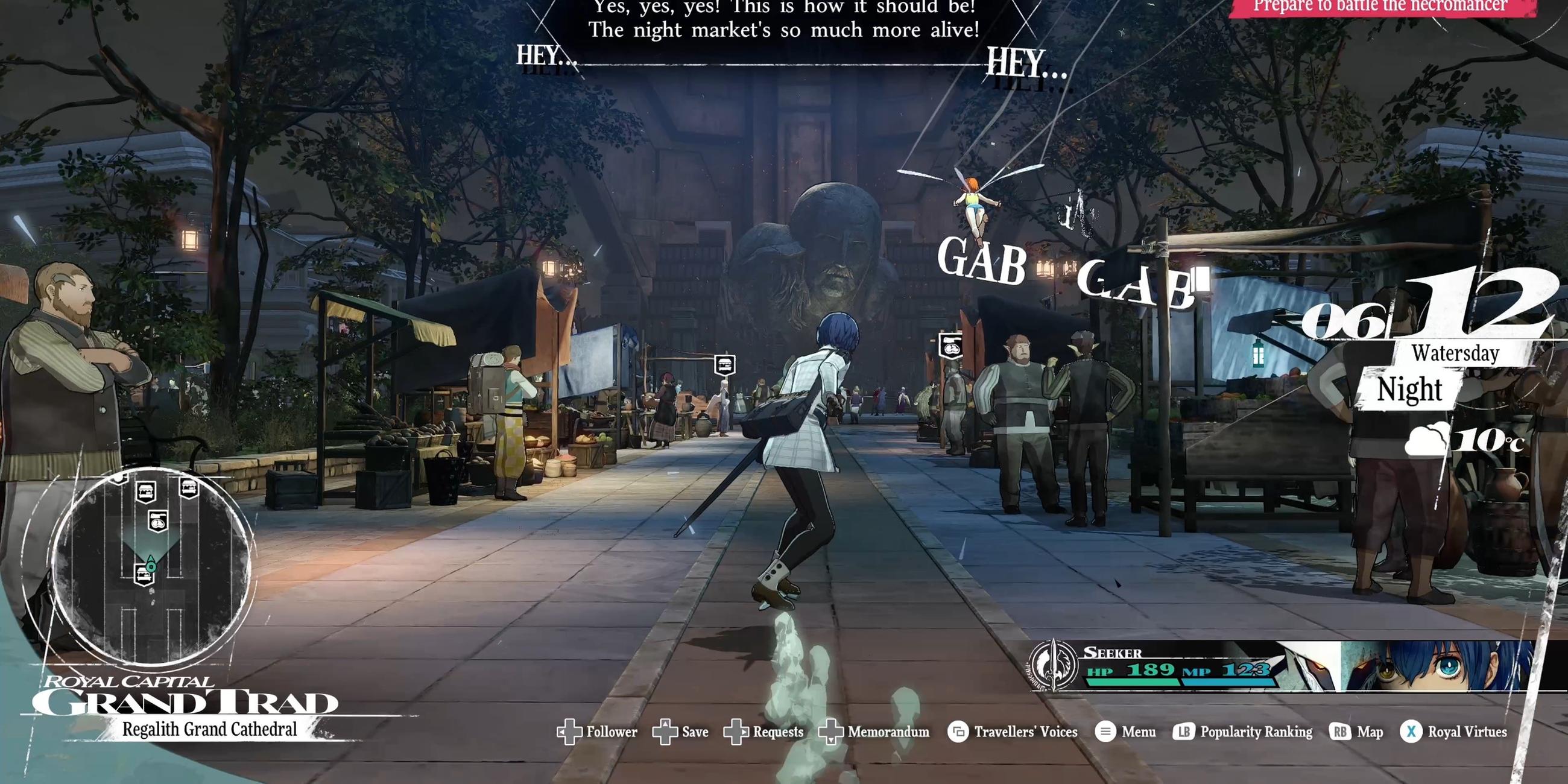This screenshot has height=784, width=1568.
Task: Select the floating market stall marker over the street
Action: click(x=724, y=365)
